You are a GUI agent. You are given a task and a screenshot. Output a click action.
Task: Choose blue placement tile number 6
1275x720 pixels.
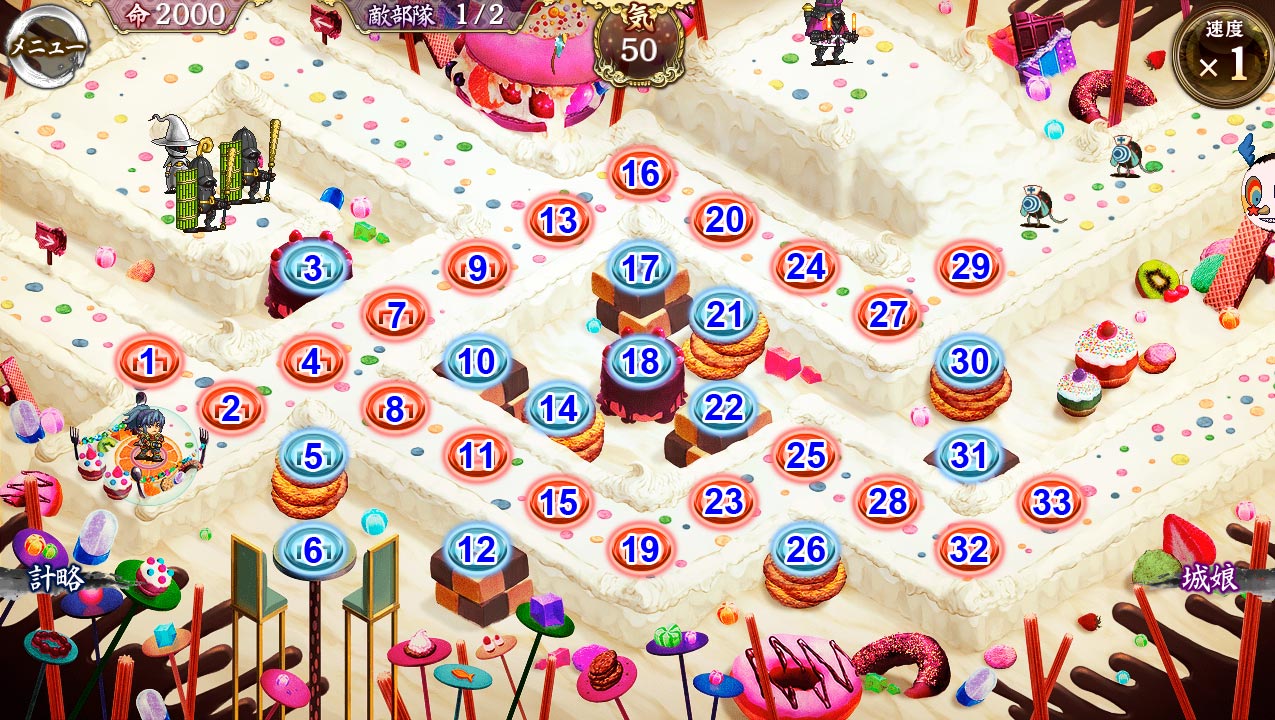point(313,549)
